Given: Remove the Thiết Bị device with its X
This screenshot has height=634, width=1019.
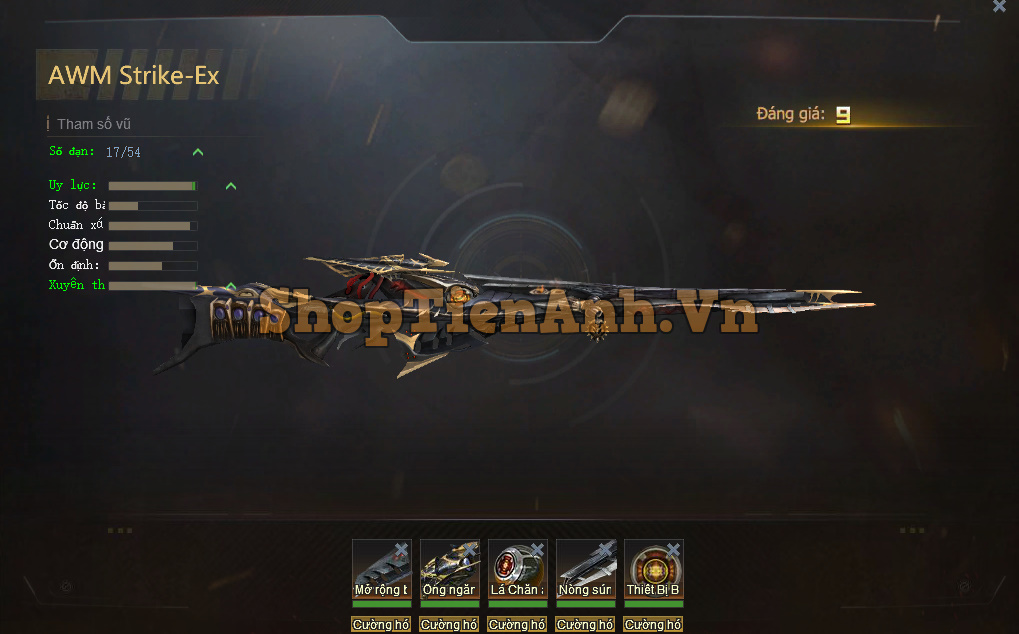Looking at the screenshot, I should [x=674, y=549].
